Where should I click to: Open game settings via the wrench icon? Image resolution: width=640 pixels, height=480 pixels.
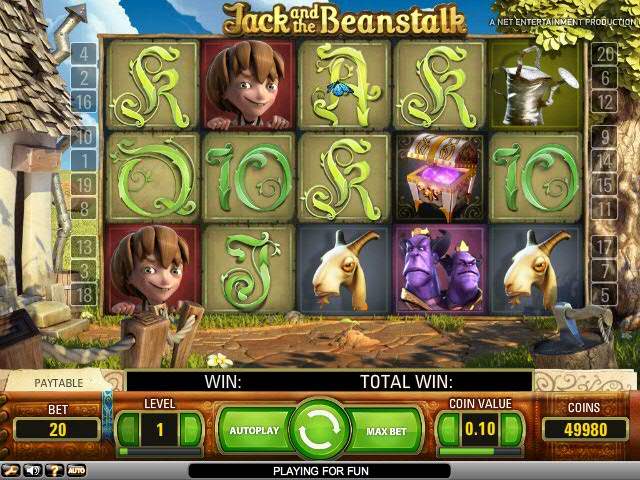[11, 470]
